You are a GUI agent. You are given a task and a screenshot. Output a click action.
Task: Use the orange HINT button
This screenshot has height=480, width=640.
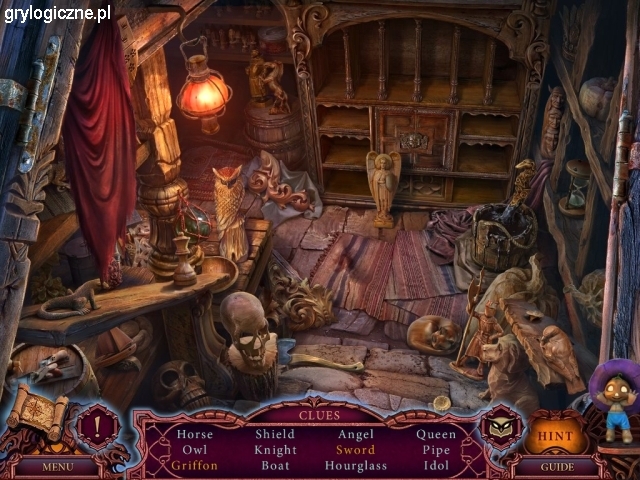[555, 436]
